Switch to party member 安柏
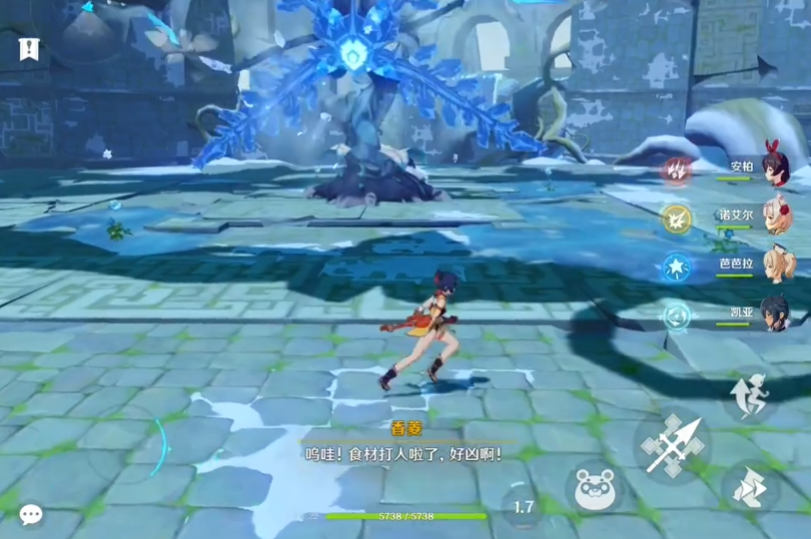Screen dimensions: 811x539 pos(774,166)
